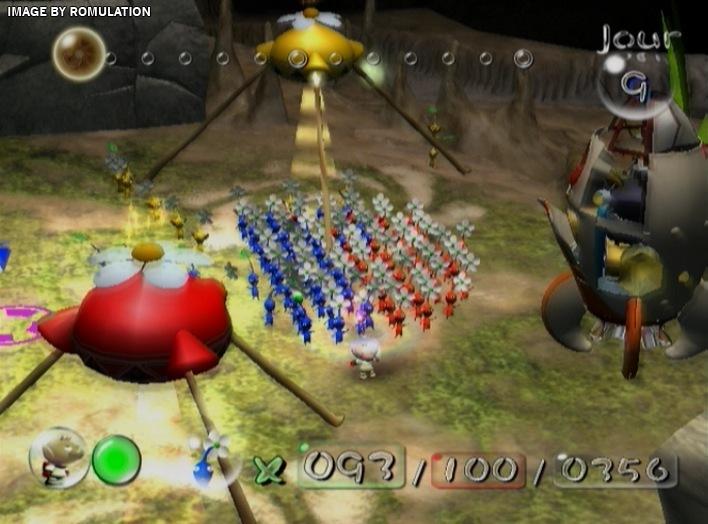Viewport: 708px width, 524px height.
Task: Click the sun icon on the day timeline
Action: (x=79, y=53)
